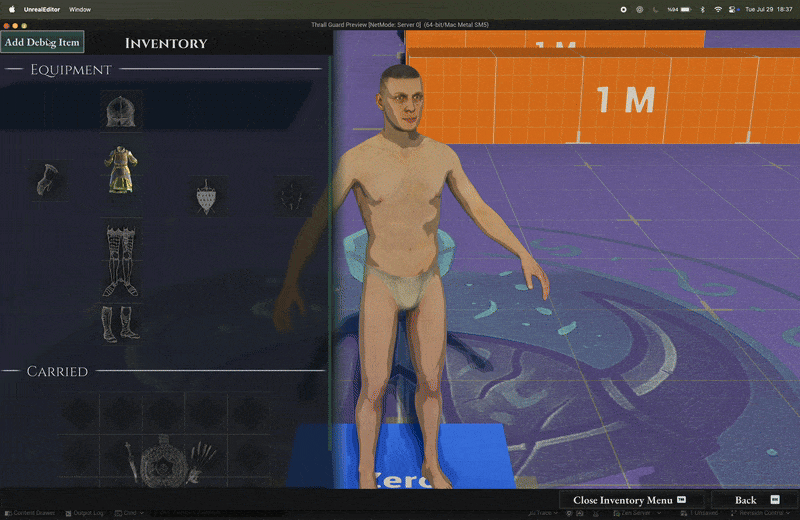This screenshot has height=520, width=800.
Task: Select the shield equipment slot
Action: (207, 197)
